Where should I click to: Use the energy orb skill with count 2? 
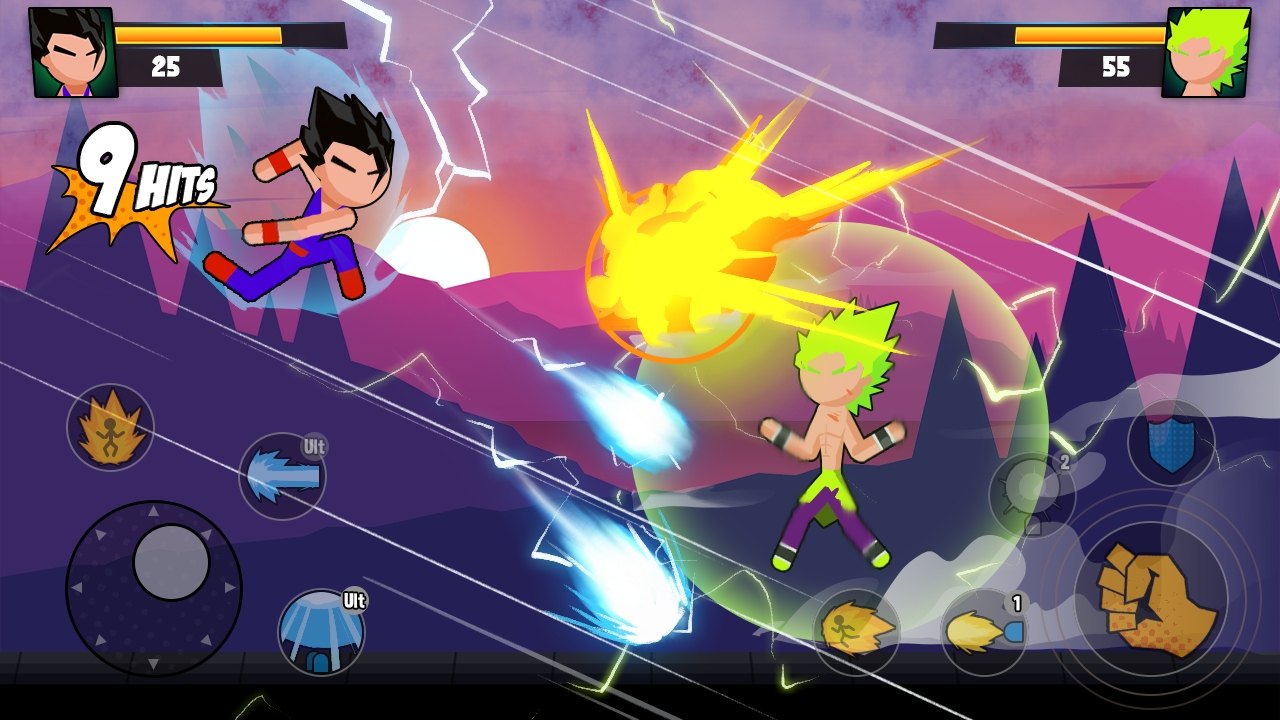tap(1031, 494)
